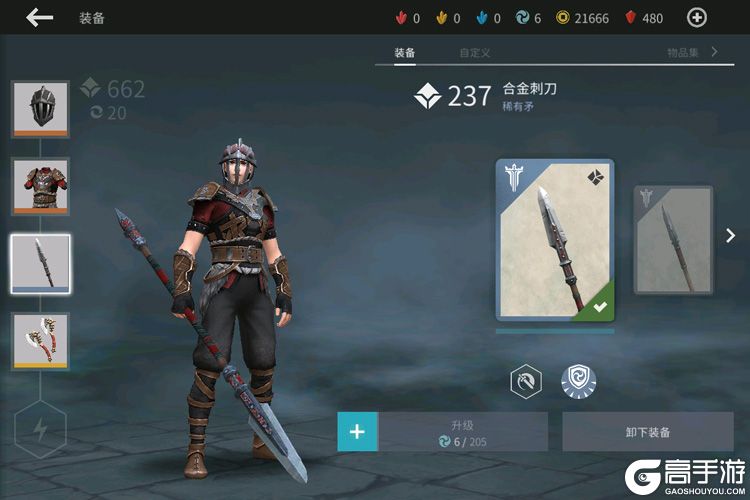Choose the dimmed second spear card
Viewport: 750px width, 500px height.
point(673,240)
